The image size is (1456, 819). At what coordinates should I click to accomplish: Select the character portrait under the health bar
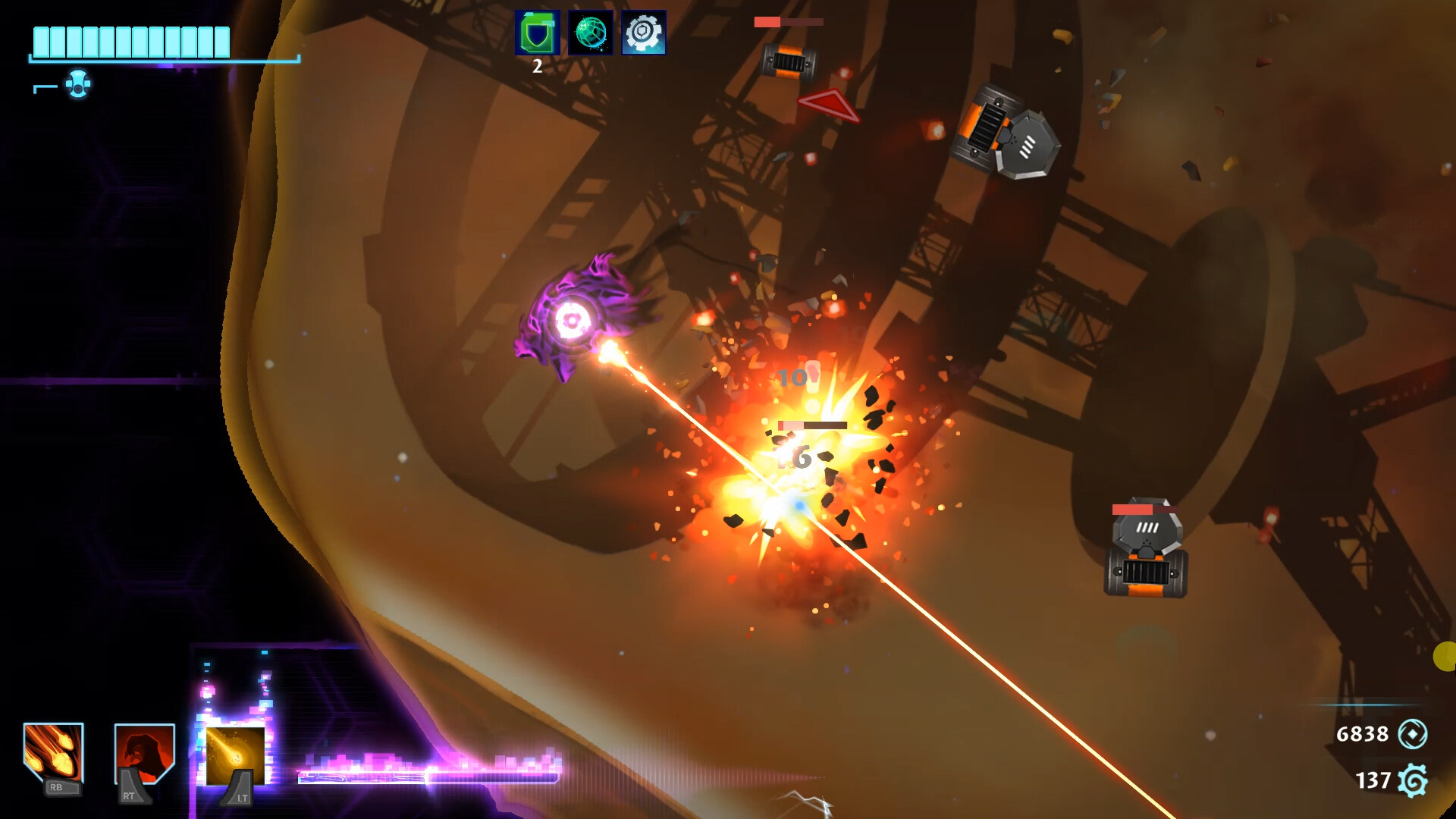[78, 85]
